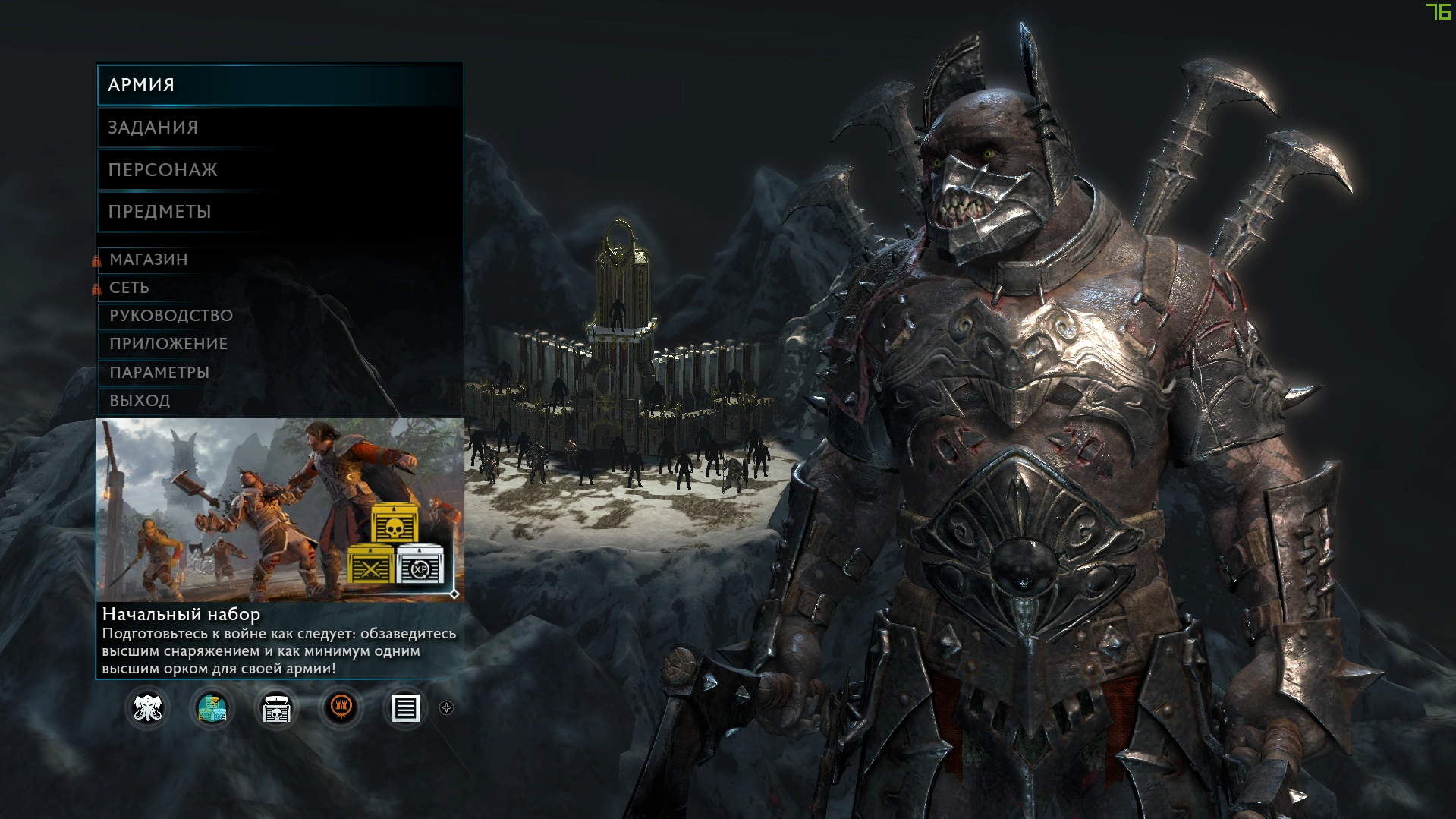
Task: Go to the Персонаж section
Action: point(279,170)
